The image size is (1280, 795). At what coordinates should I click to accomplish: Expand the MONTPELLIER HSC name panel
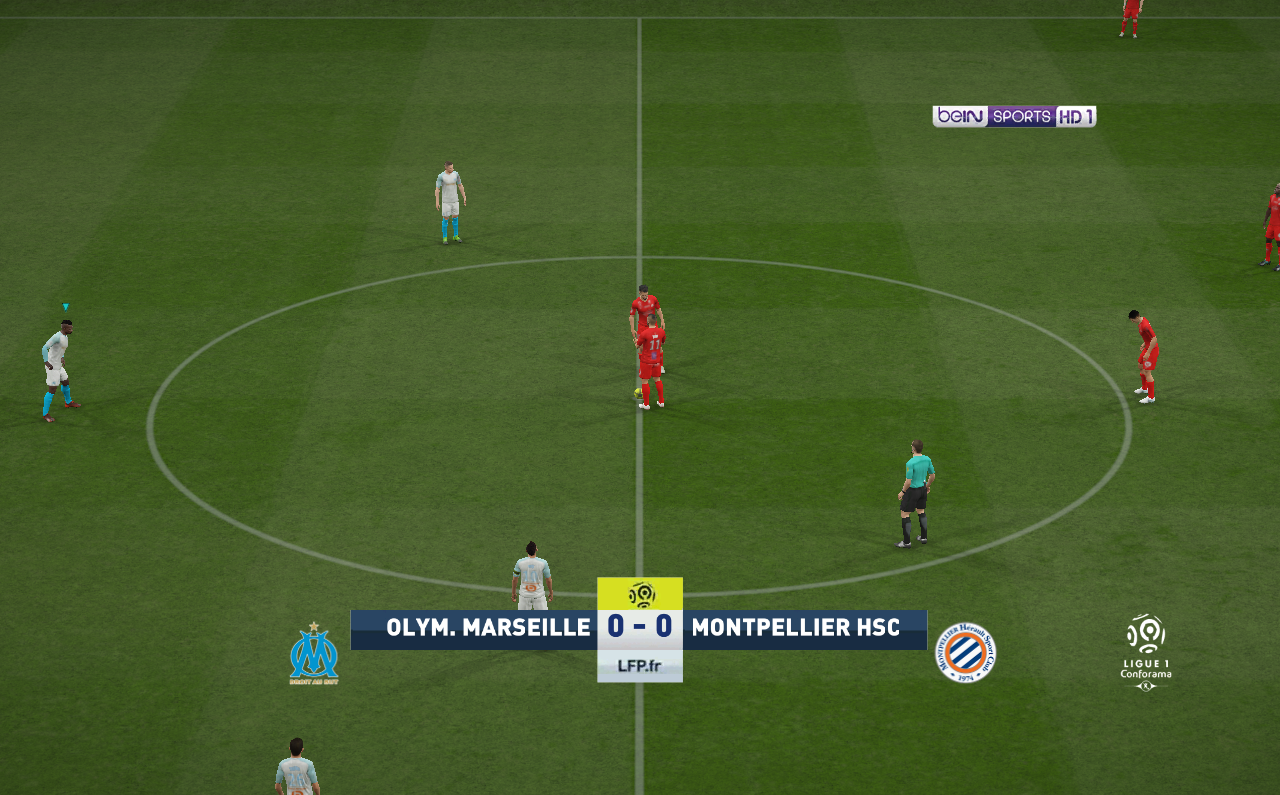800,629
